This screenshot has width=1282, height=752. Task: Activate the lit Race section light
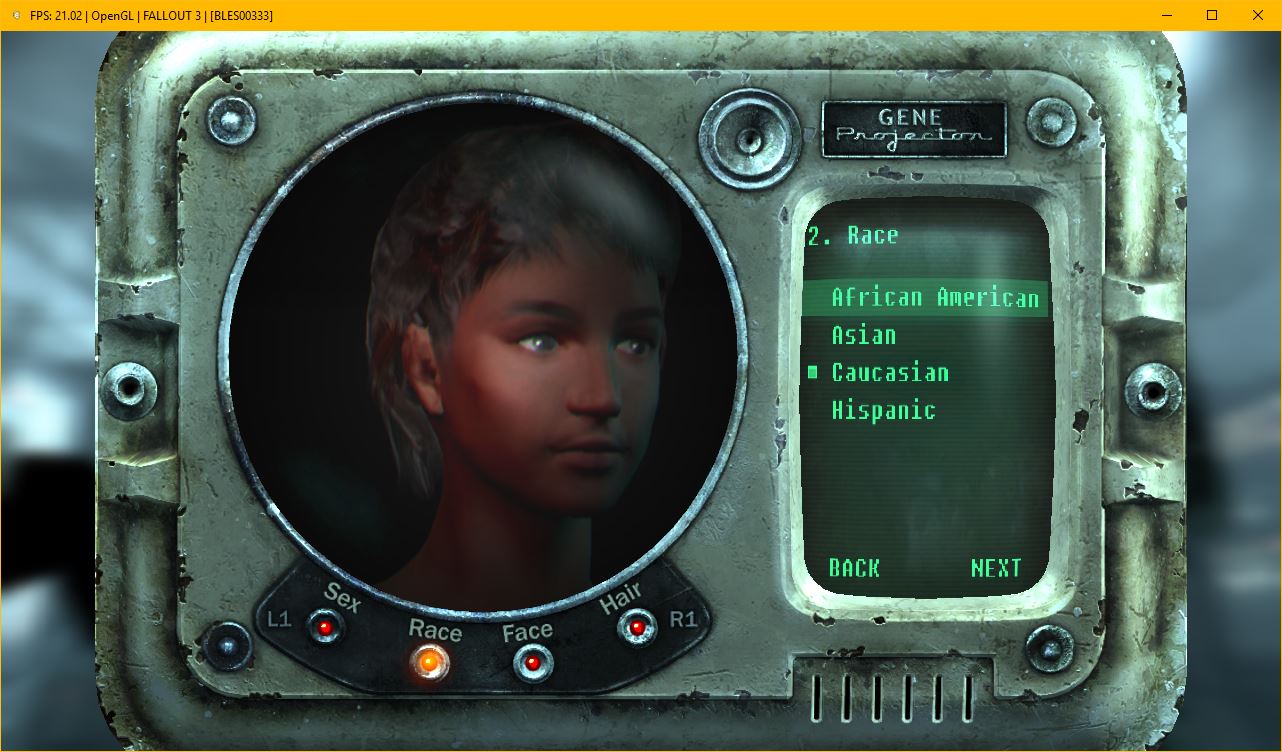(x=430, y=661)
